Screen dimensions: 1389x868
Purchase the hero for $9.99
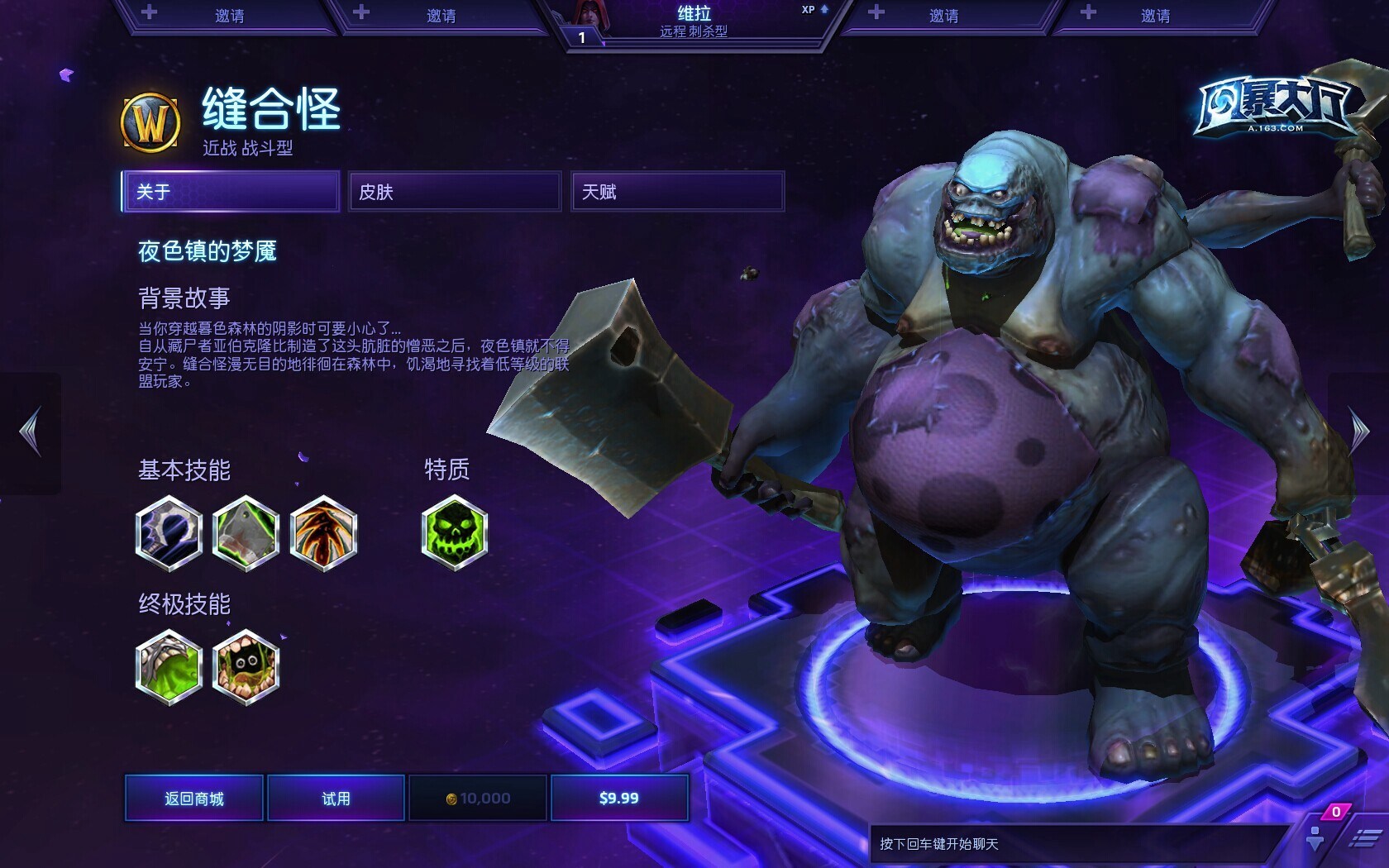tap(619, 798)
